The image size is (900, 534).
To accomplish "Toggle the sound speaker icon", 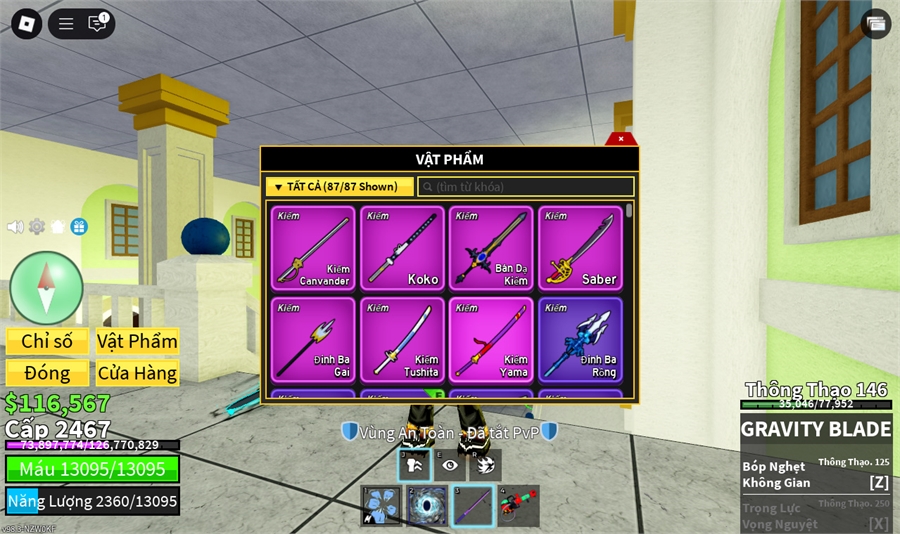I will pyautogui.click(x=15, y=227).
